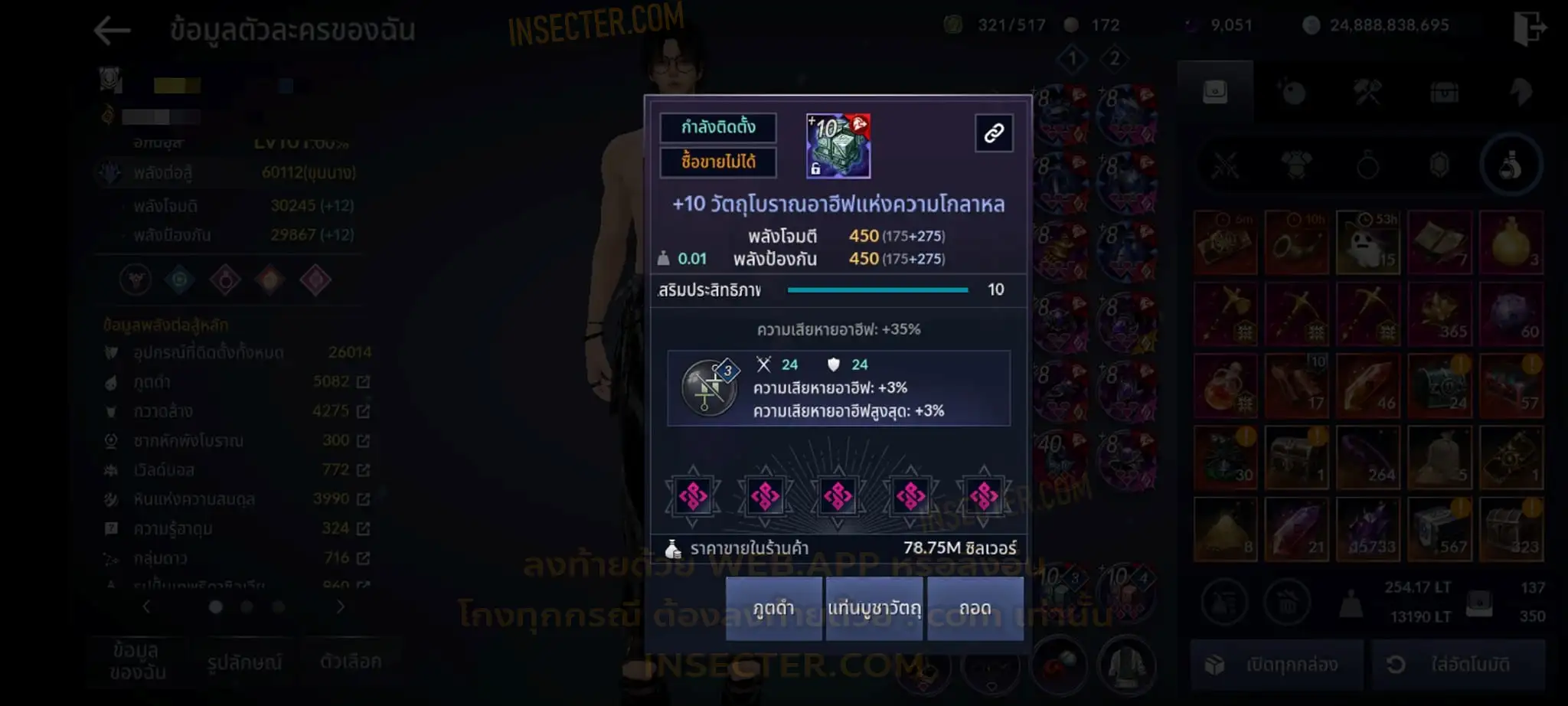Viewport: 1568px width, 706px height.
Task: Inspect the relic skill icon numbered 3
Action: point(709,387)
